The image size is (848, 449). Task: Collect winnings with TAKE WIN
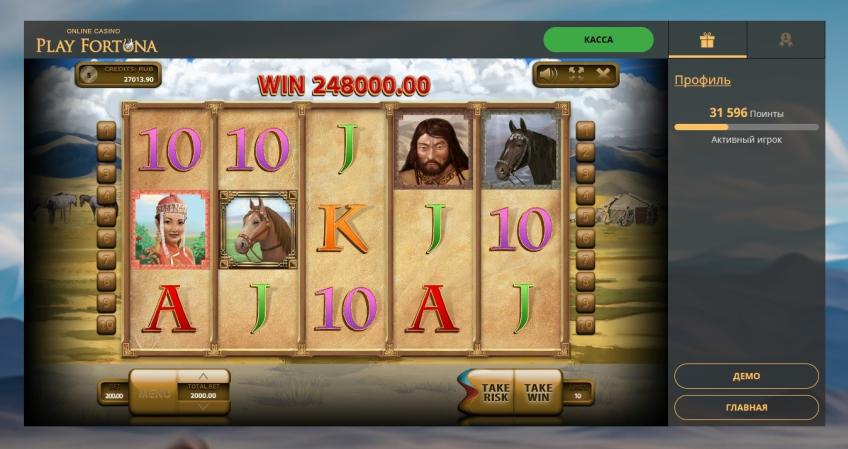538,391
